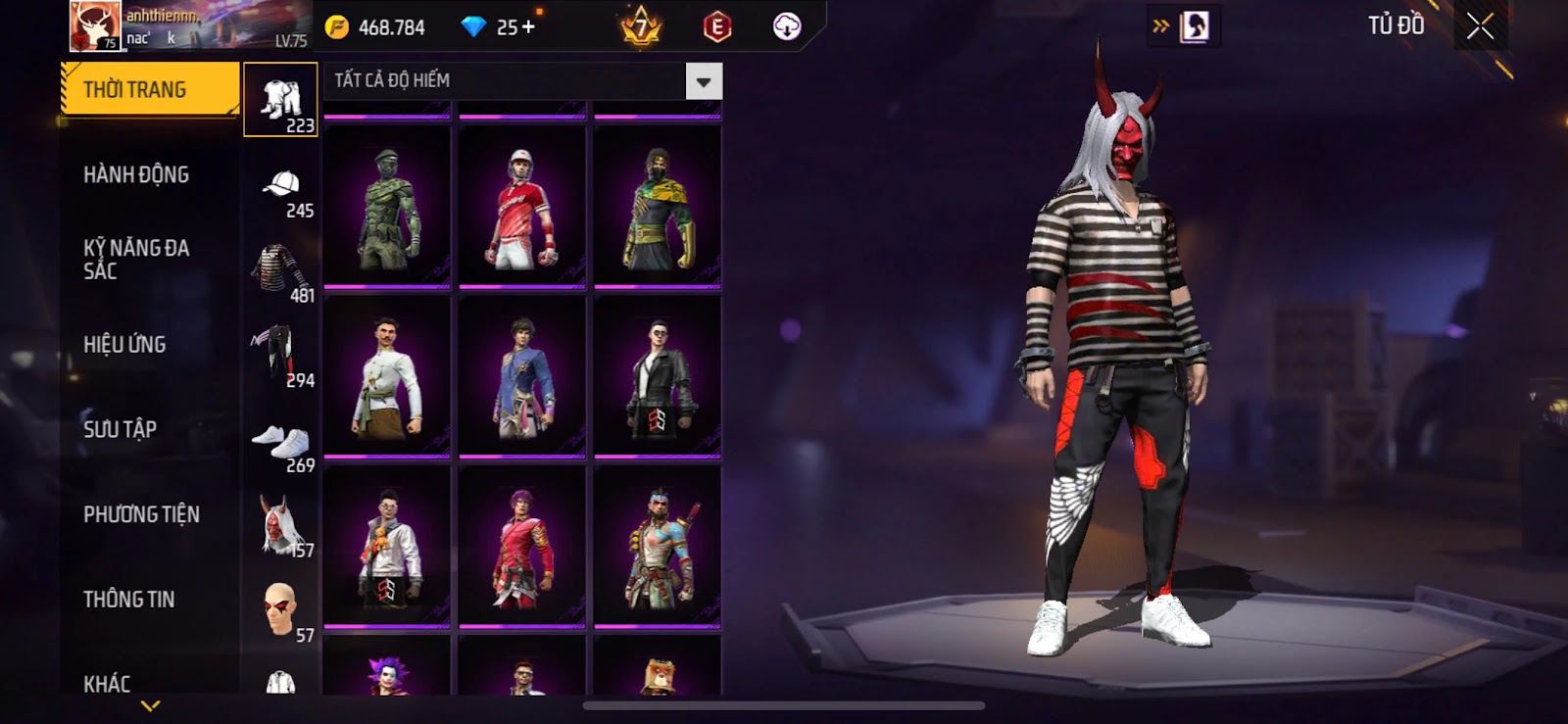Select the white sneakers shoes category
This screenshot has height=724, width=1568.
(x=281, y=442)
